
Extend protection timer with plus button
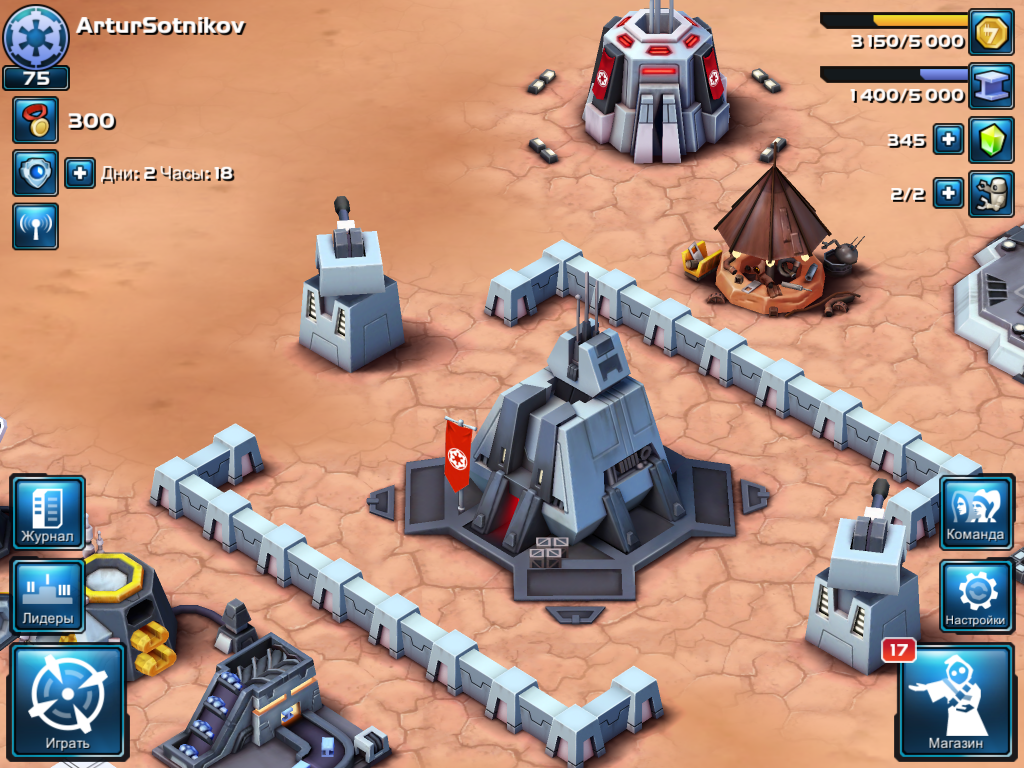point(80,173)
